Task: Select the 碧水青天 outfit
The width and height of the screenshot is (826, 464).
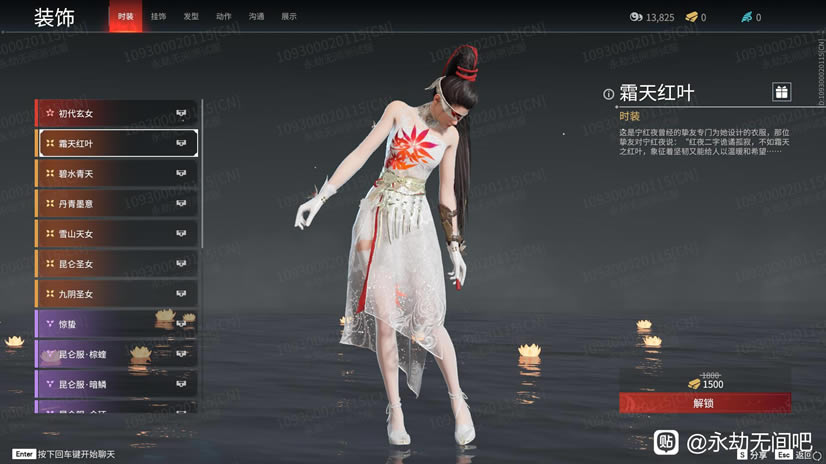Action: (117, 173)
